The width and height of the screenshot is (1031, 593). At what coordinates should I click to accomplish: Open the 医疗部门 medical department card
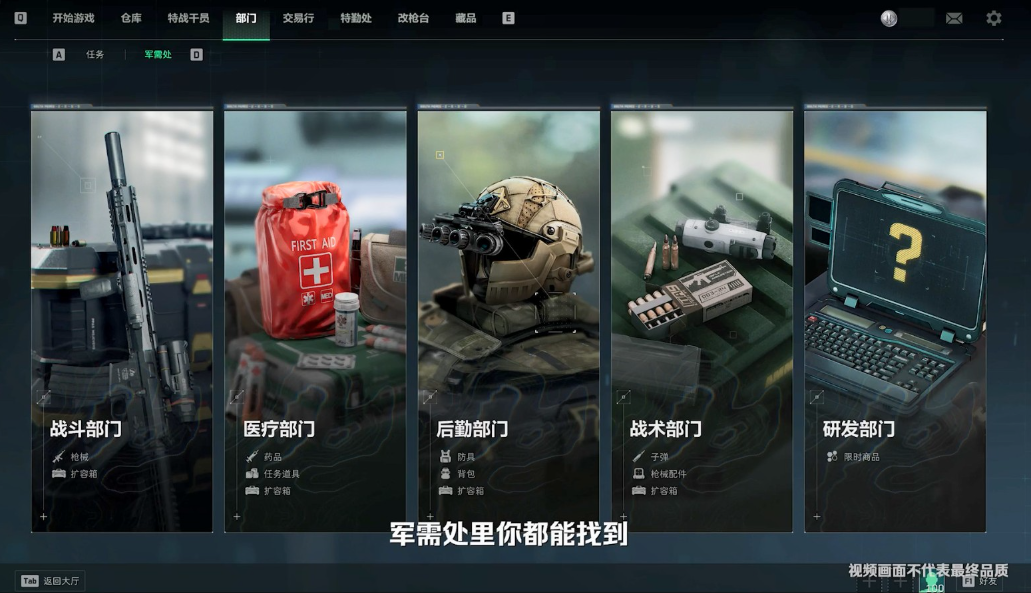coord(315,320)
